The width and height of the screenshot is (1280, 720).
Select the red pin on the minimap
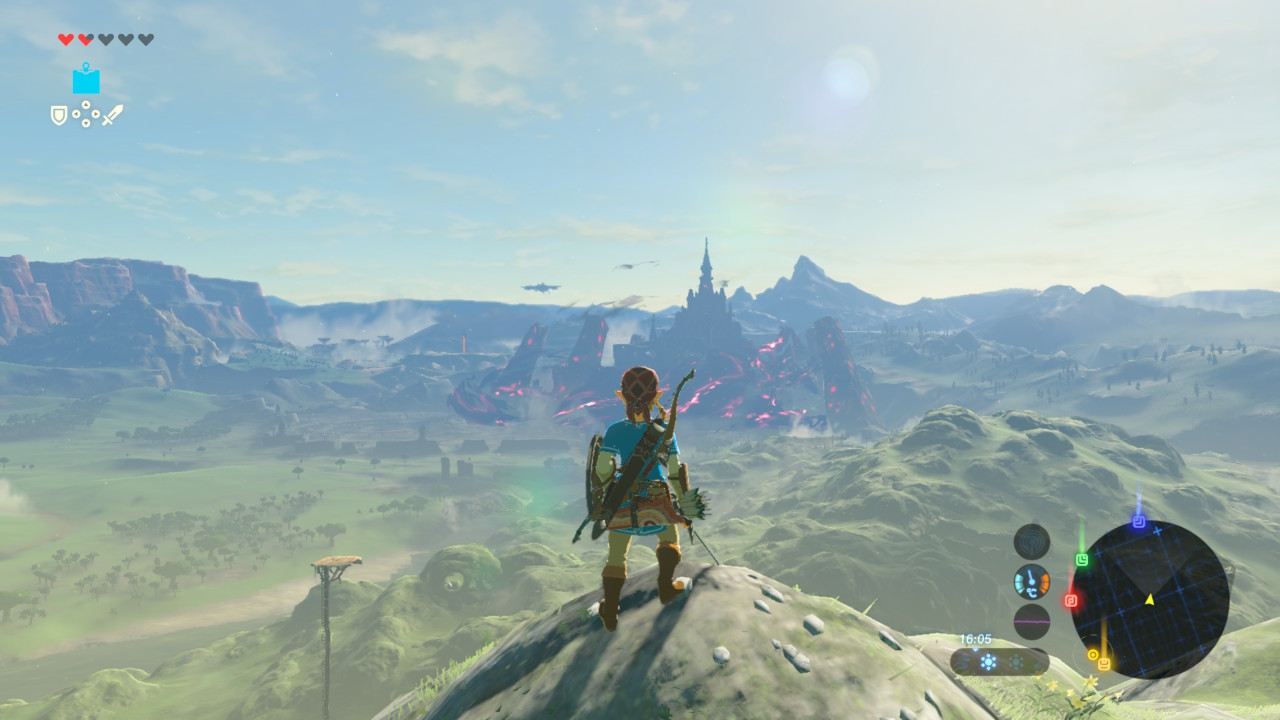tap(1071, 601)
